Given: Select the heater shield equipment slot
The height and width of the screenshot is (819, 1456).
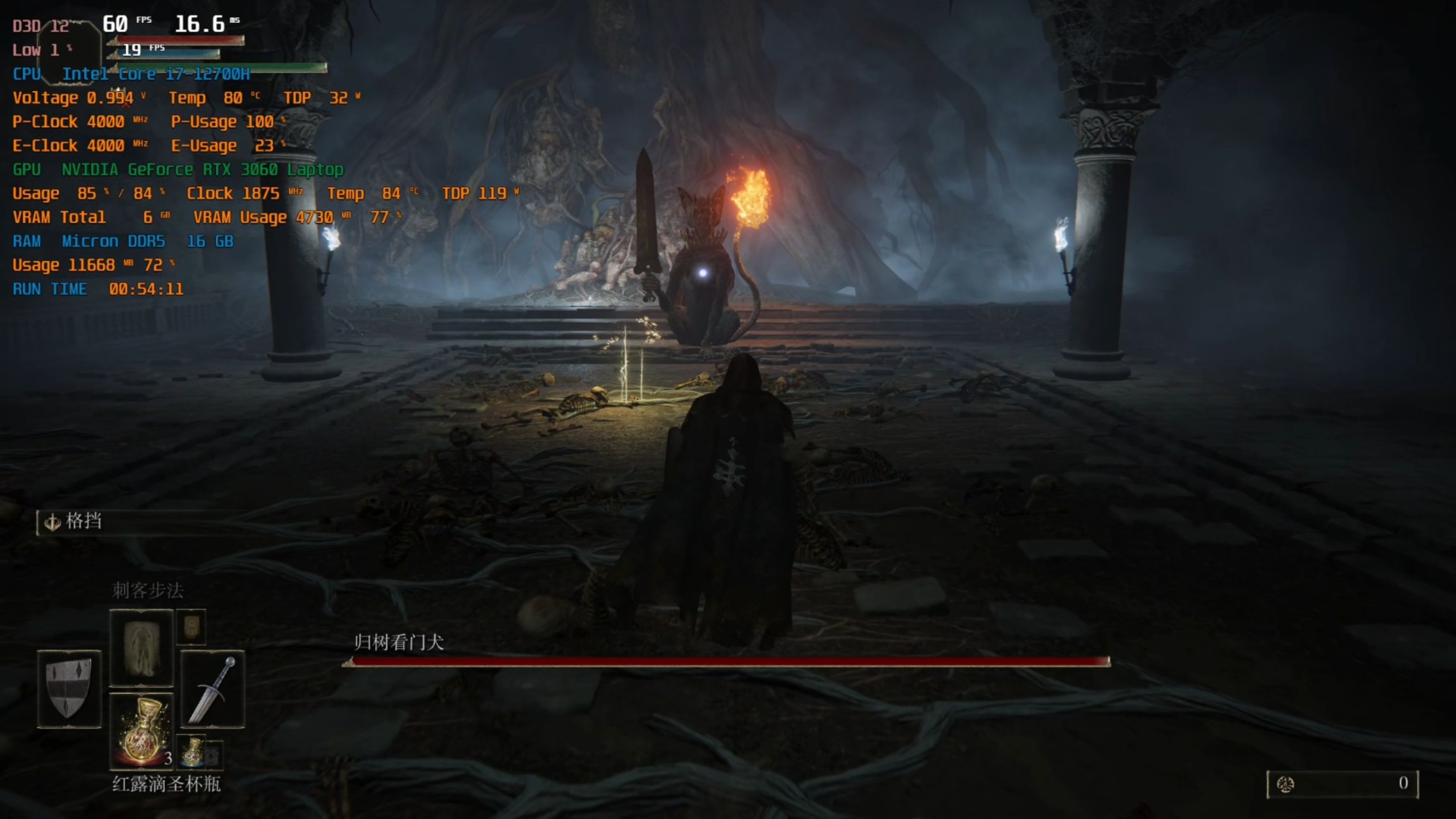Looking at the screenshot, I should click(69, 688).
